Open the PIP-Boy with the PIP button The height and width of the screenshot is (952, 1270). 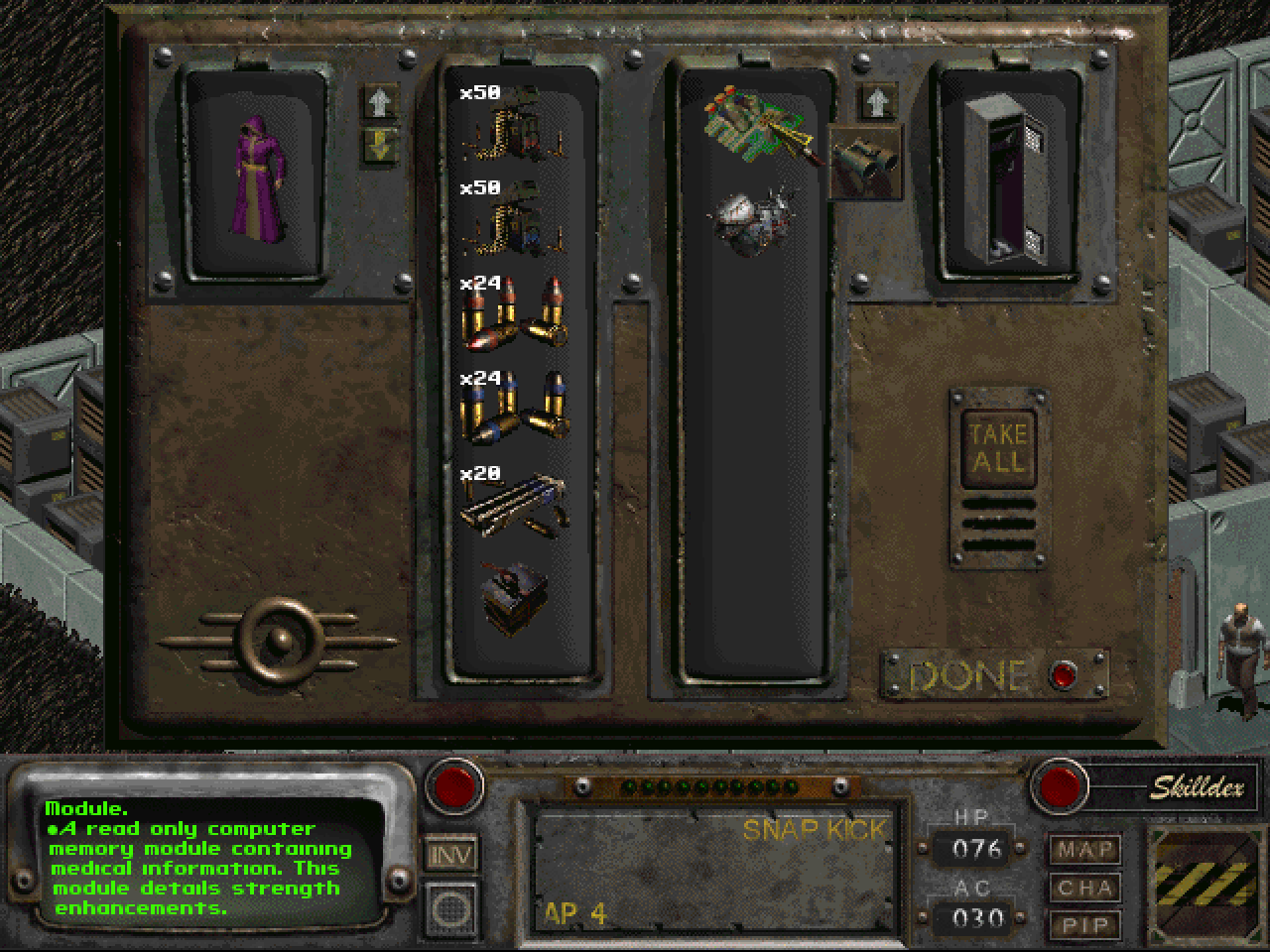pos(1083,925)
